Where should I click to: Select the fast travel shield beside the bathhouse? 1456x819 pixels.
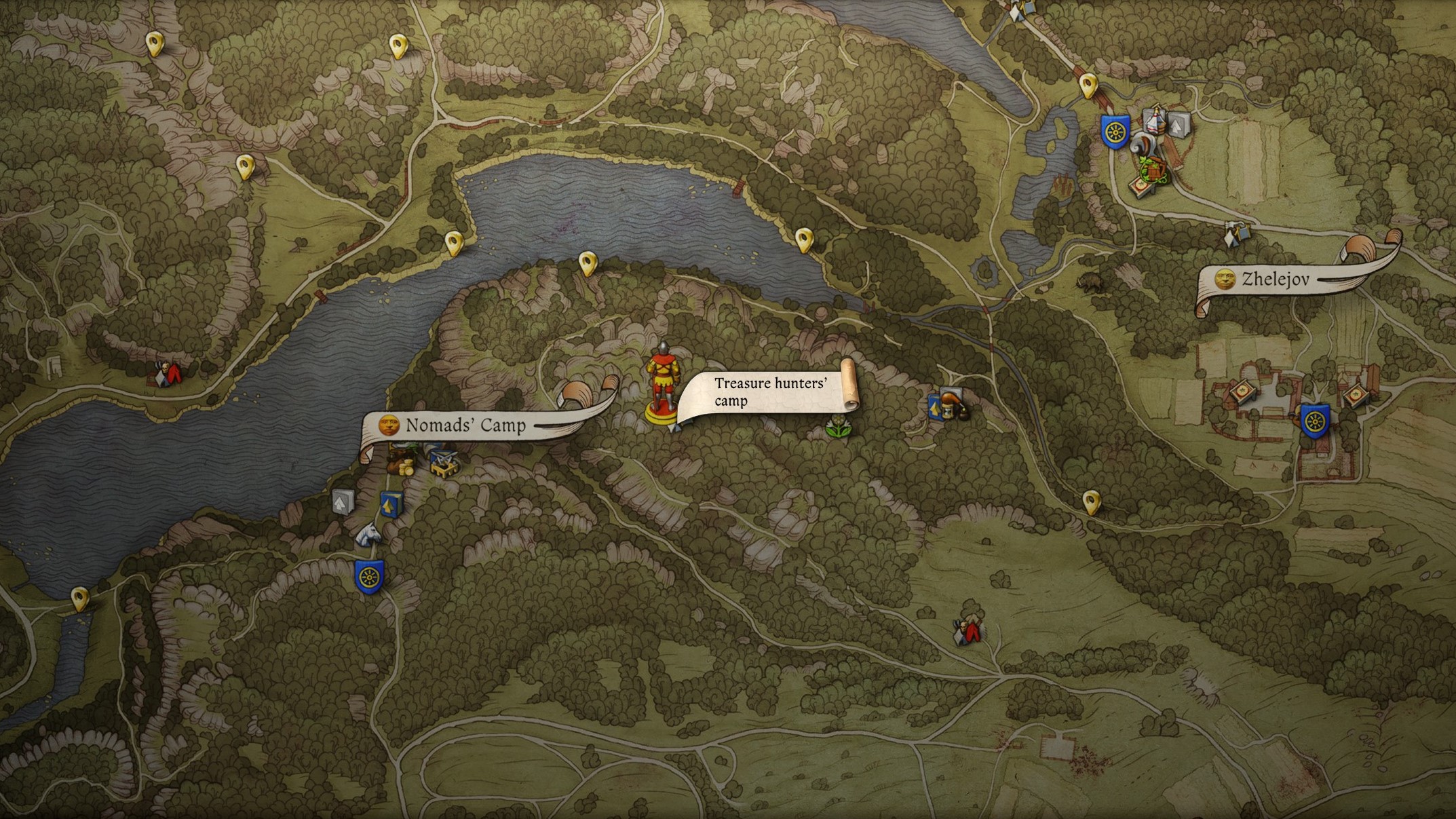pos(1115,131)
